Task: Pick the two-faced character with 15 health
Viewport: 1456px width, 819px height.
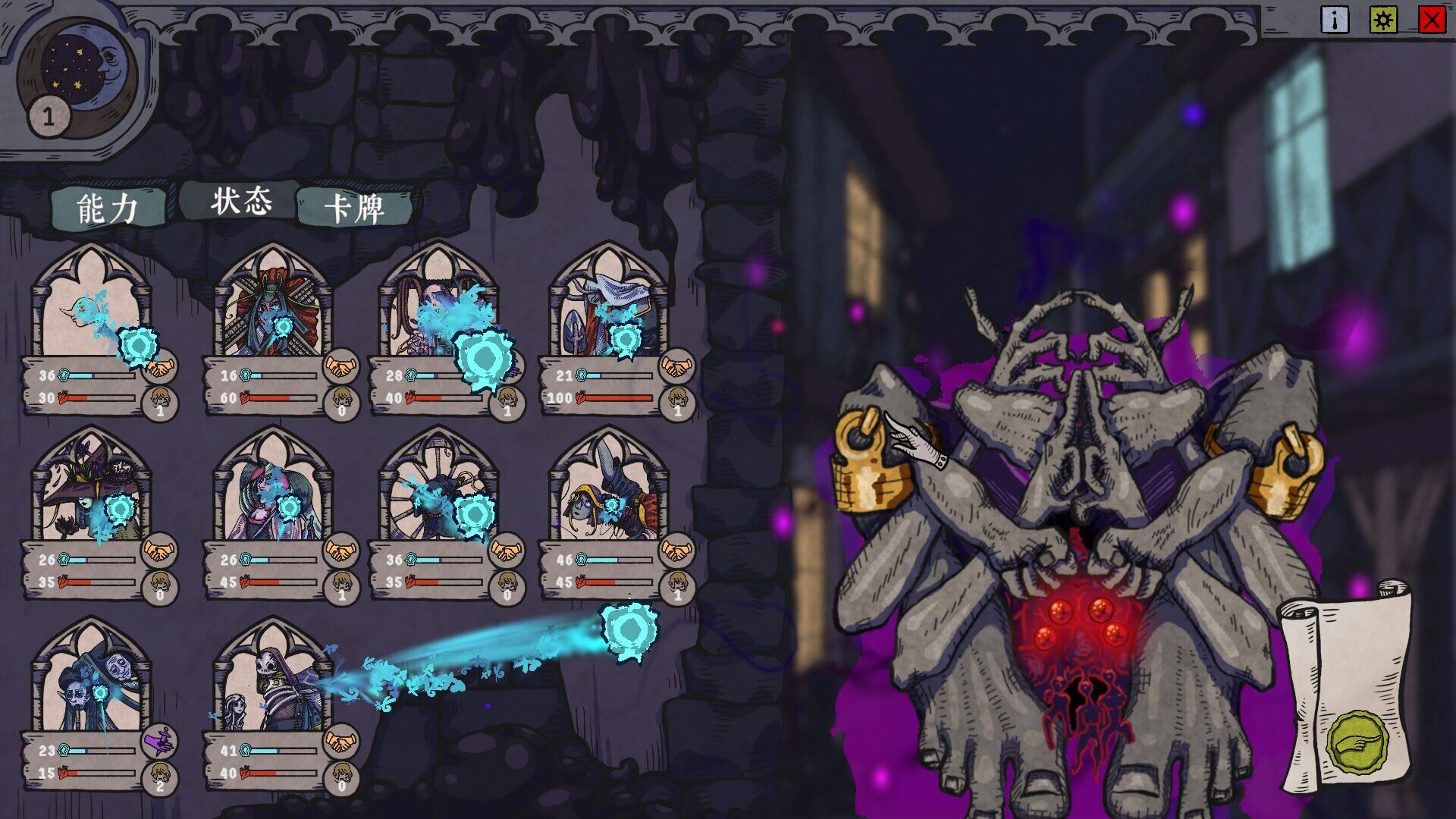Action: [x=91, y=682]
